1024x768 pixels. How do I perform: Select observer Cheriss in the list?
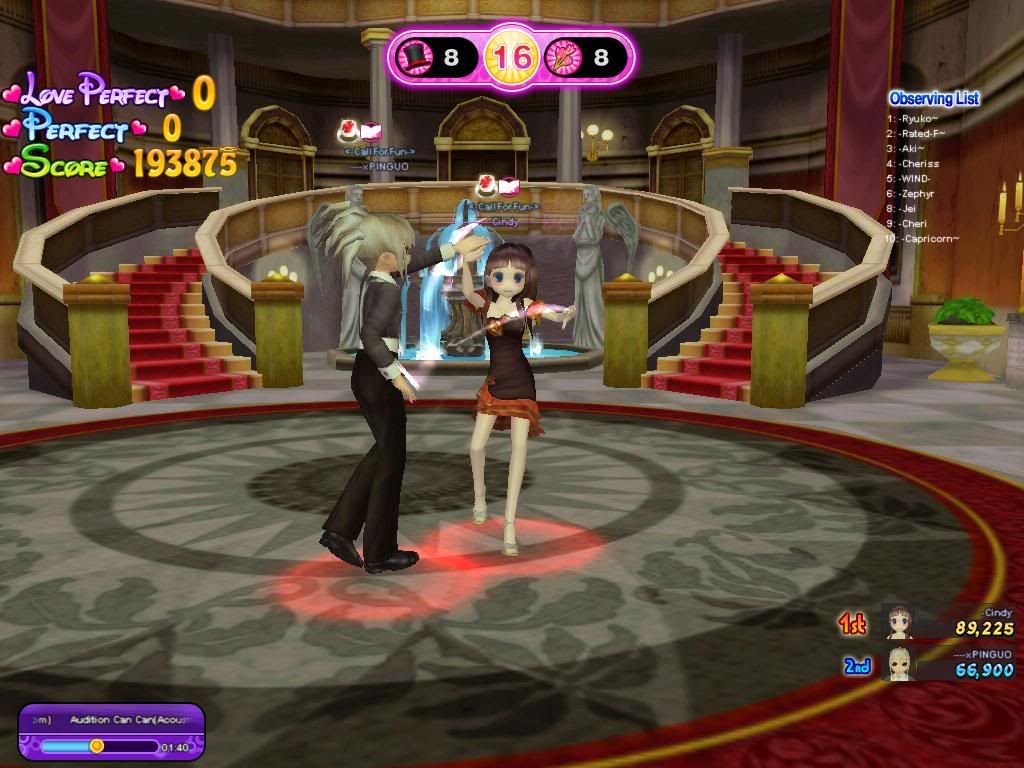pyautogui.click(x=919, y=164)
